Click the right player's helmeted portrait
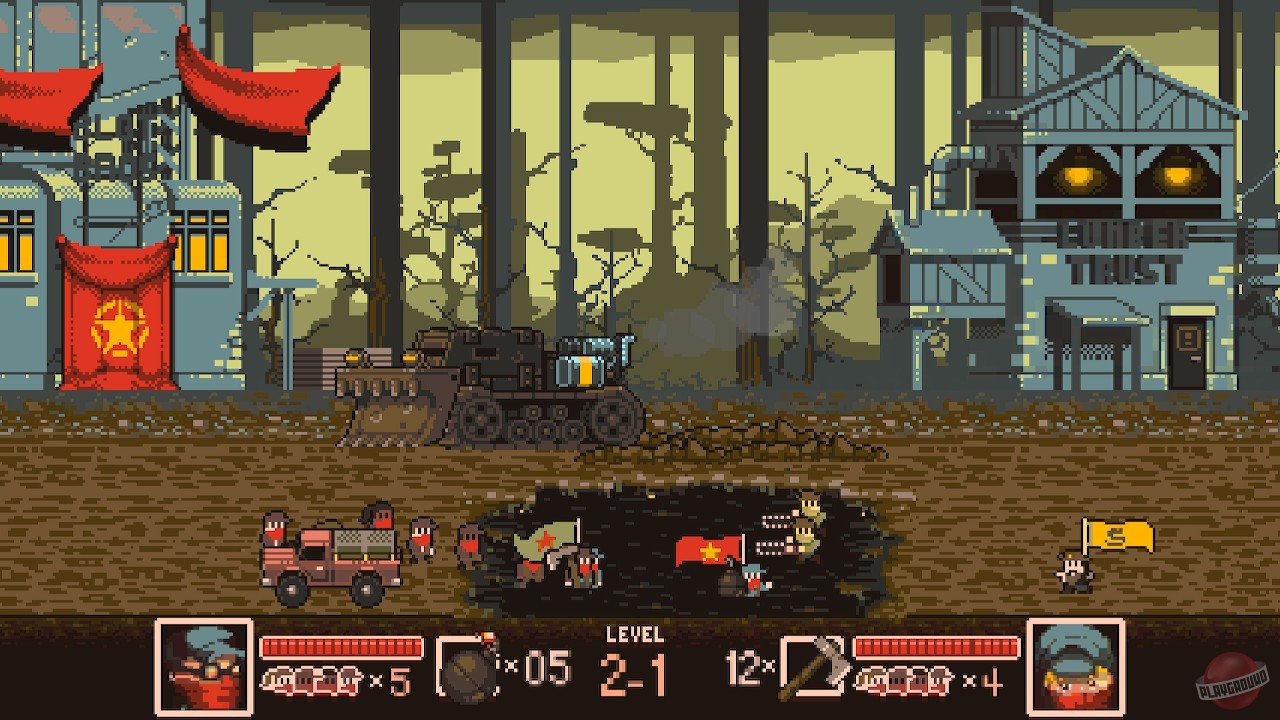 click(x=1077, y=665)
